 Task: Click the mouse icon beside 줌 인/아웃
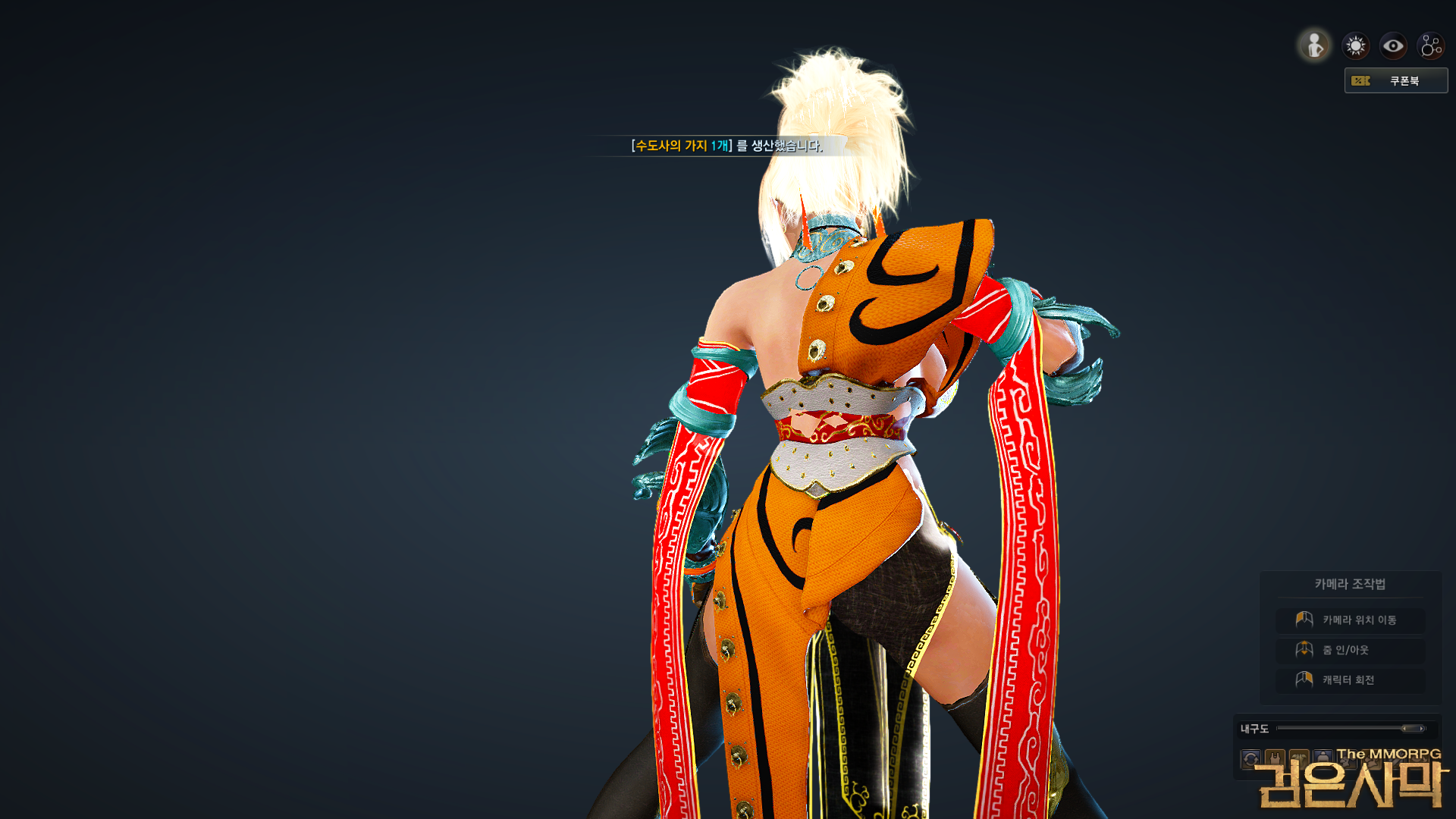tap(1304, 649)
